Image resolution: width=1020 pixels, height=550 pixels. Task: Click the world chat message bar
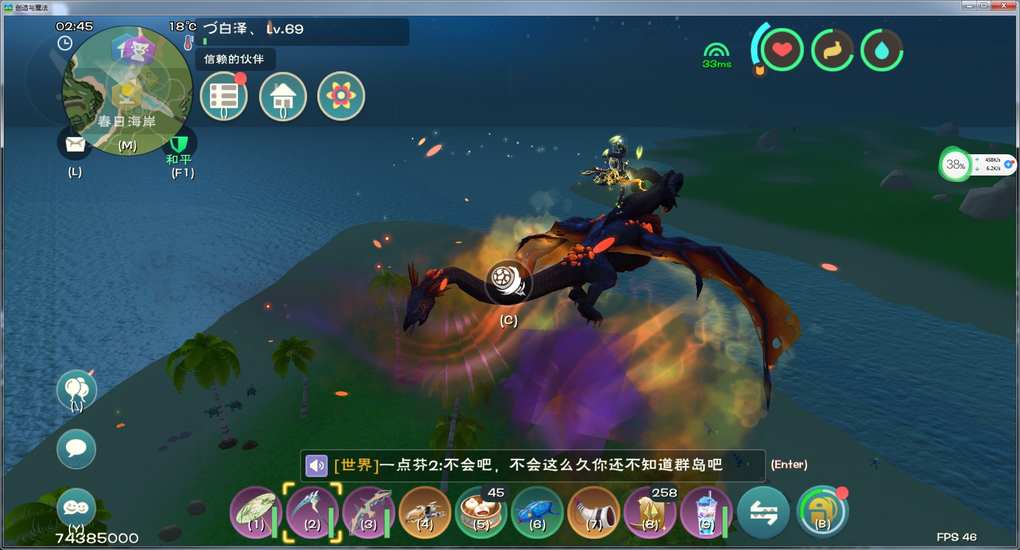[532, 465]
